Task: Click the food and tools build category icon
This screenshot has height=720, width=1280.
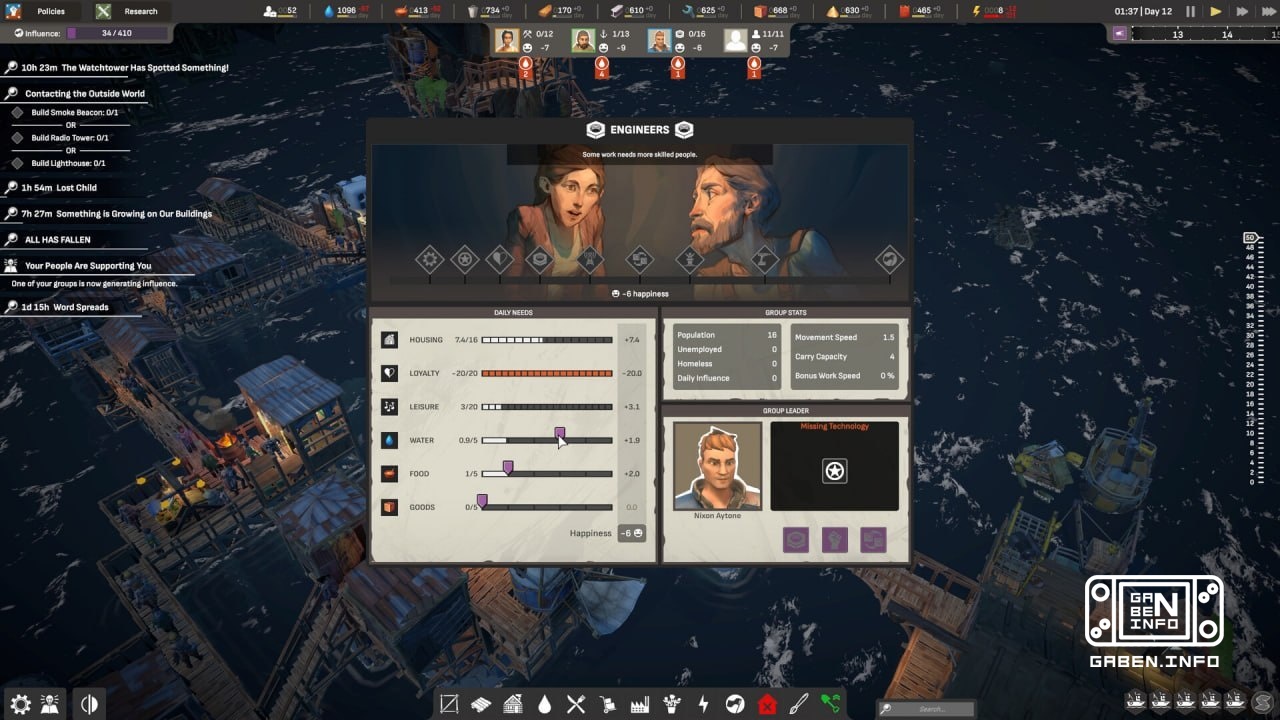Action: pyautogui.click(x=576, y=703)
